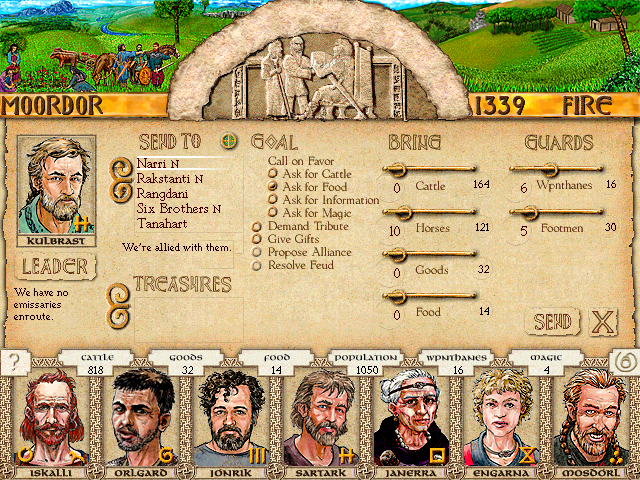The height and width of the screenshot is (480, 640).
Task: Select the Propose Alliance goal
Action: click(x=308, y=252)
